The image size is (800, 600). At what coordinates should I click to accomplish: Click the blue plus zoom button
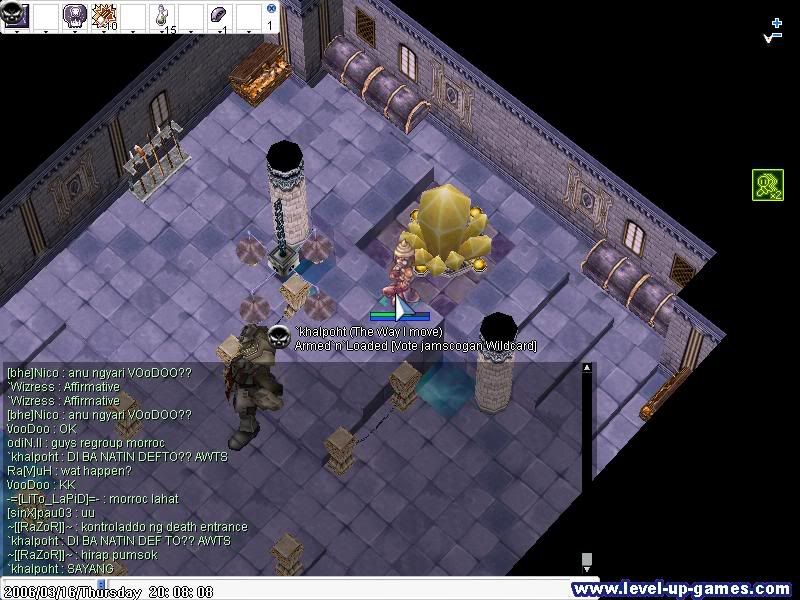point(777,21)
